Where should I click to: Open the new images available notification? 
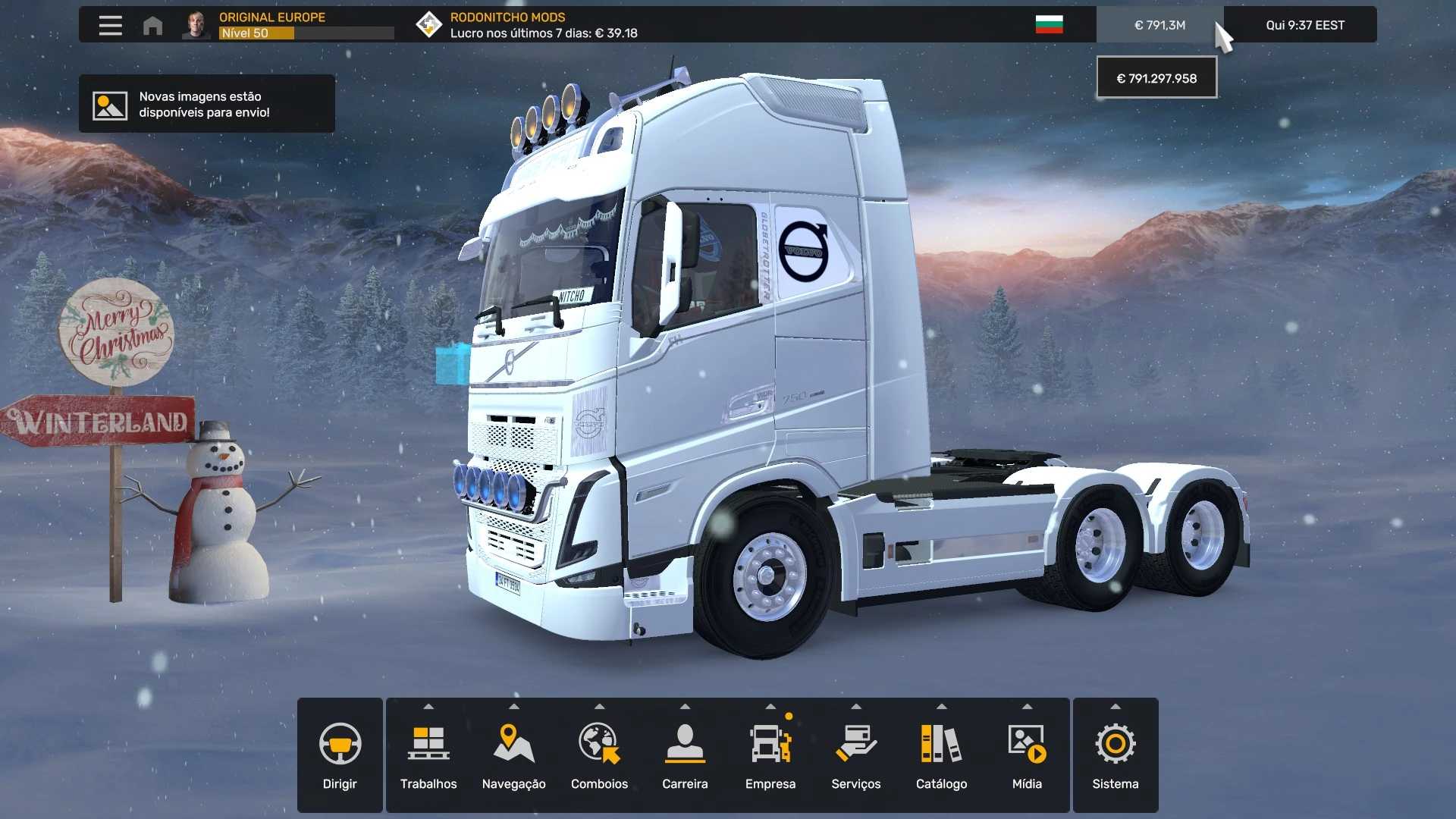[206, 104]
